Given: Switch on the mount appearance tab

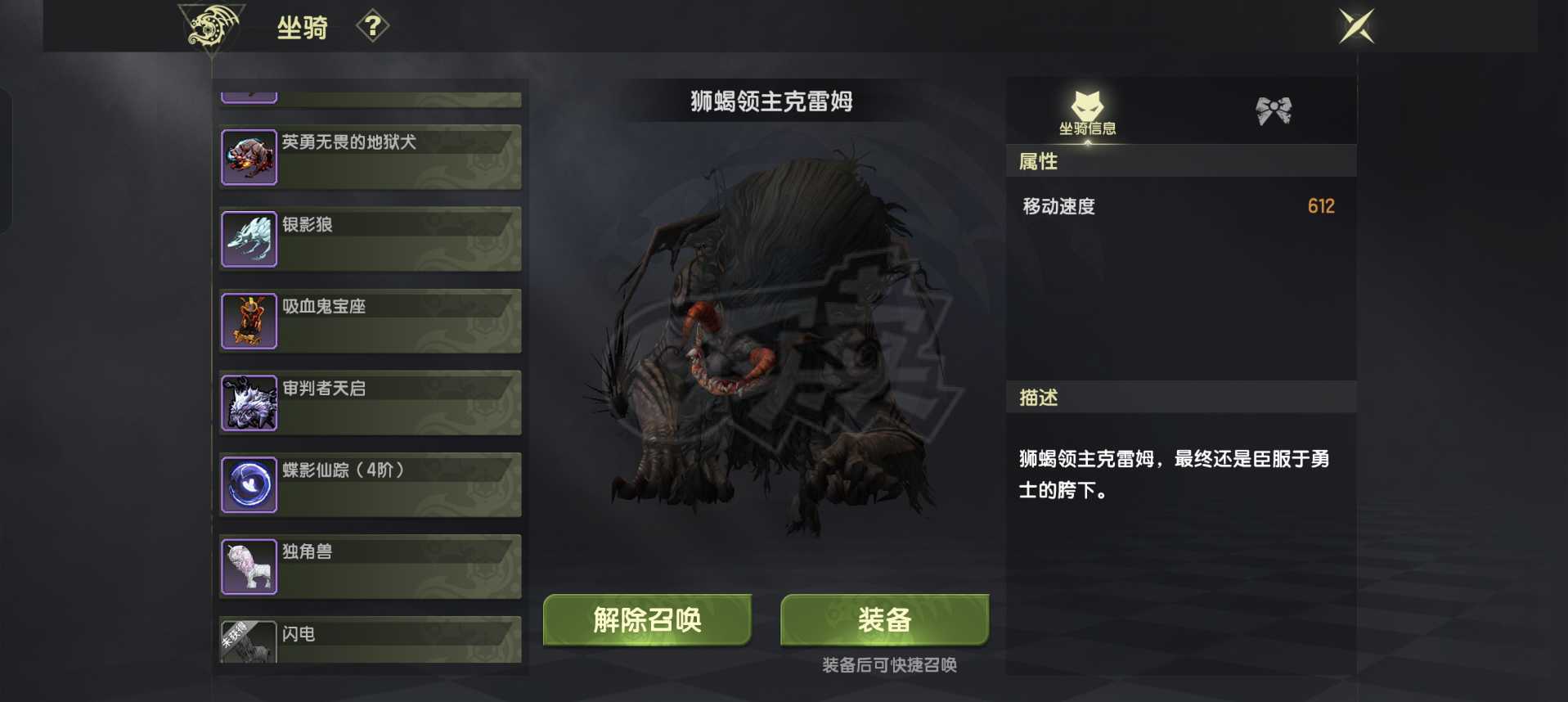Looking at the screenshot, I should click(1276, 110).
